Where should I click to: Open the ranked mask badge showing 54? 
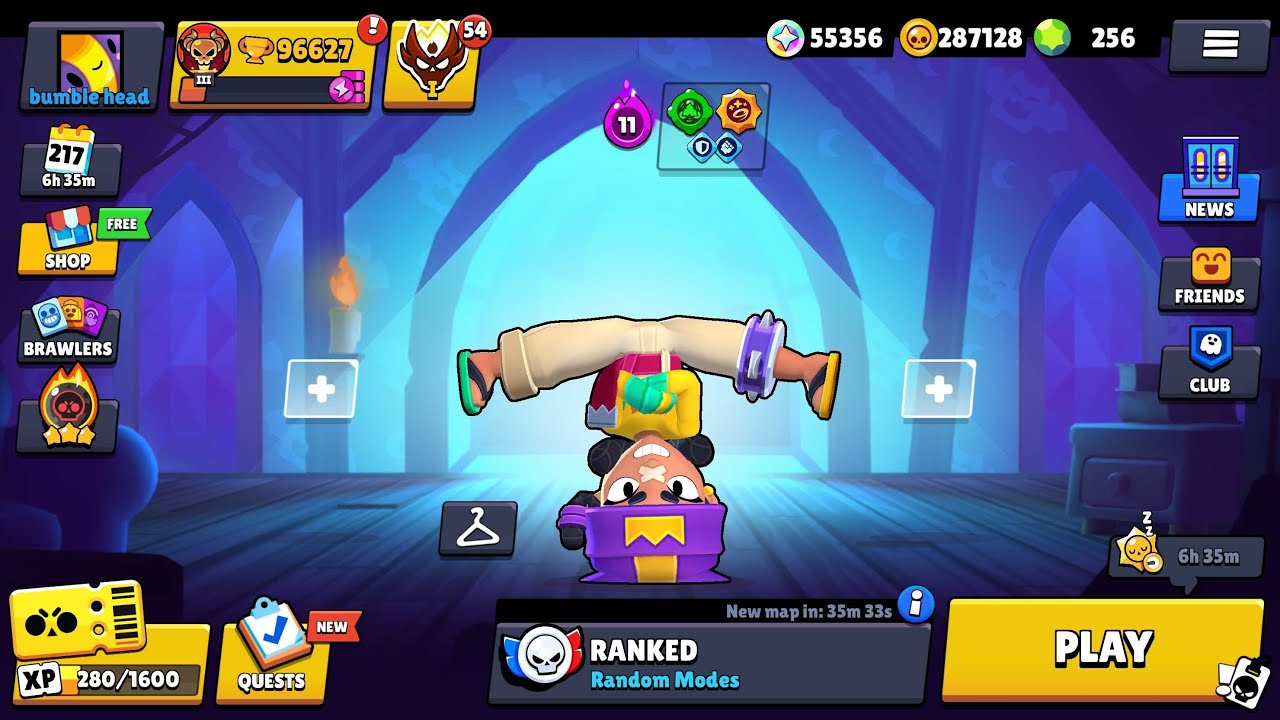click(433, 63)
